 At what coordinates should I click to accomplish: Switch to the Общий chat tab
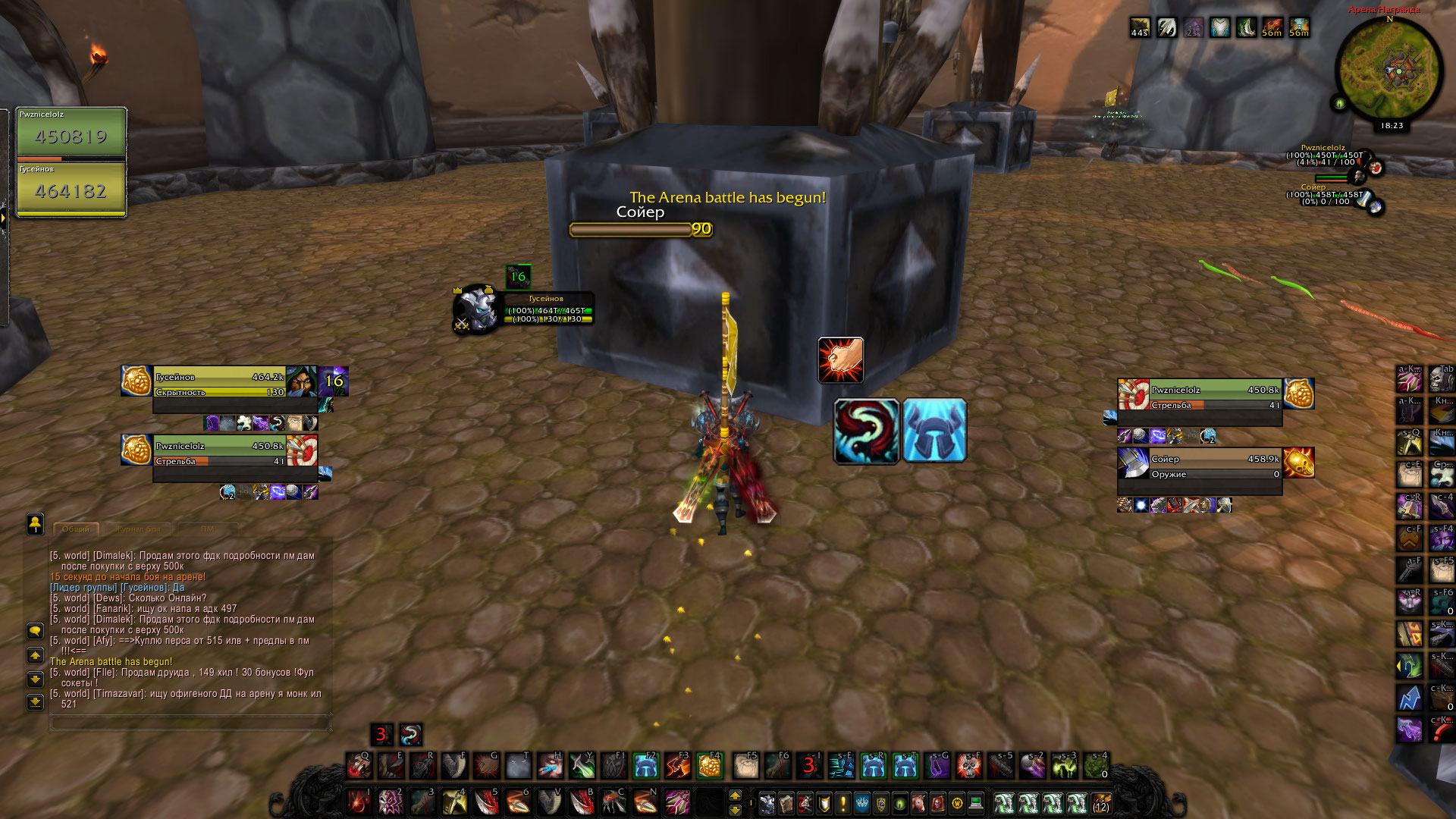76,529
